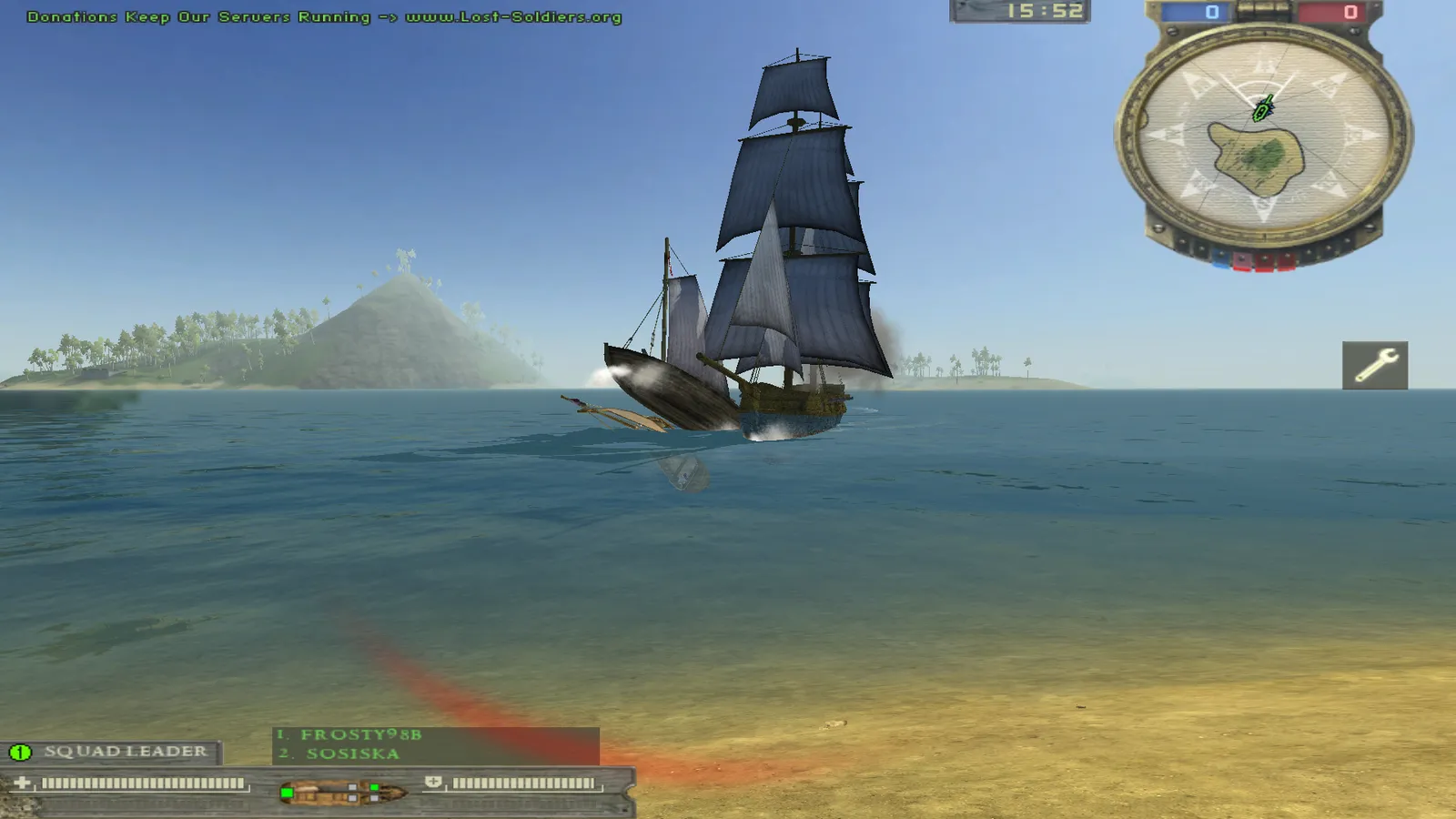Click the green ship marker on minimap

tap(1263, 109)
